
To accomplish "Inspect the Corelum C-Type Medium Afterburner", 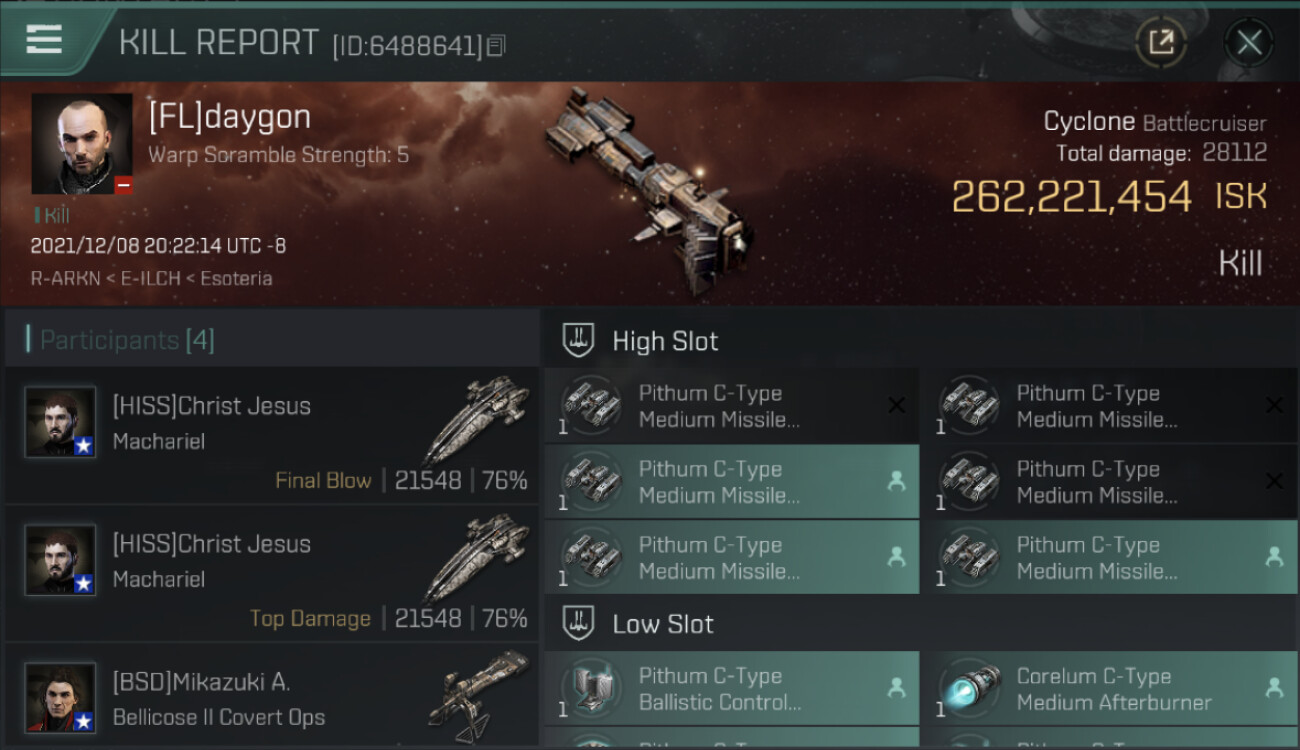I will (x=1109, y=689).
